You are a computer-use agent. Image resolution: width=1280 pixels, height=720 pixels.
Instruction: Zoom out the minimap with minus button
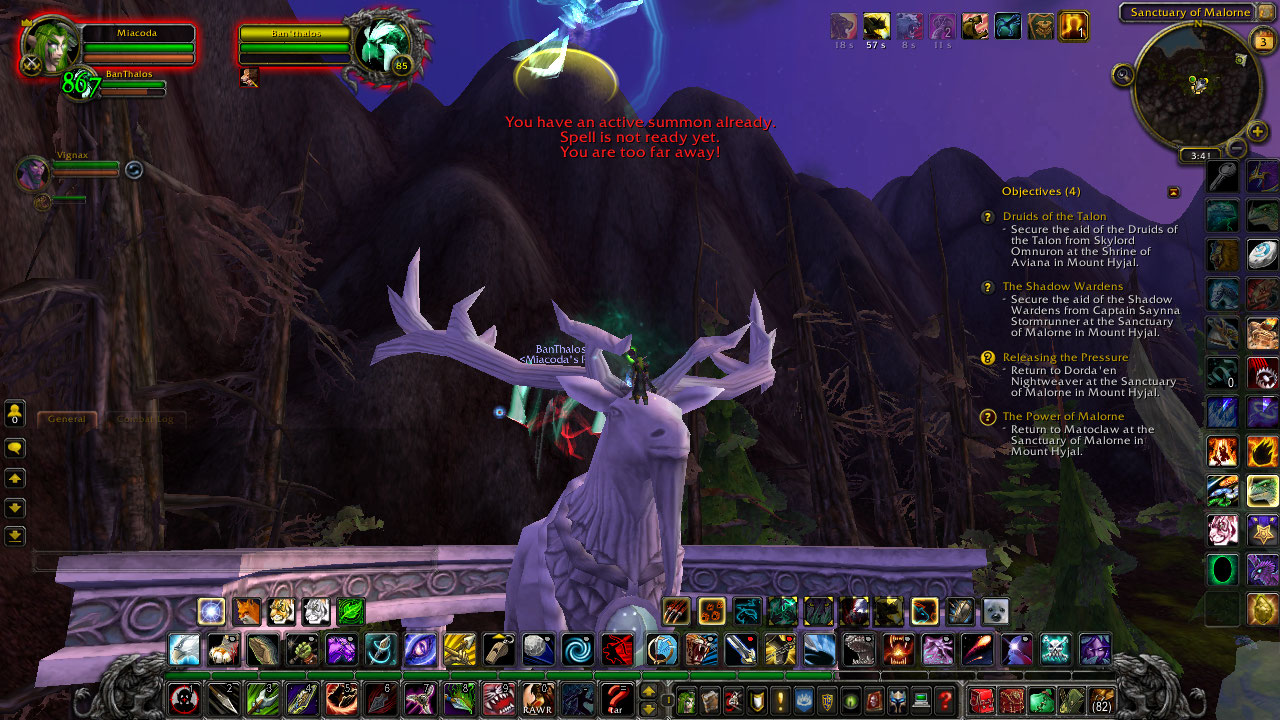click(x=1236, y=149)
